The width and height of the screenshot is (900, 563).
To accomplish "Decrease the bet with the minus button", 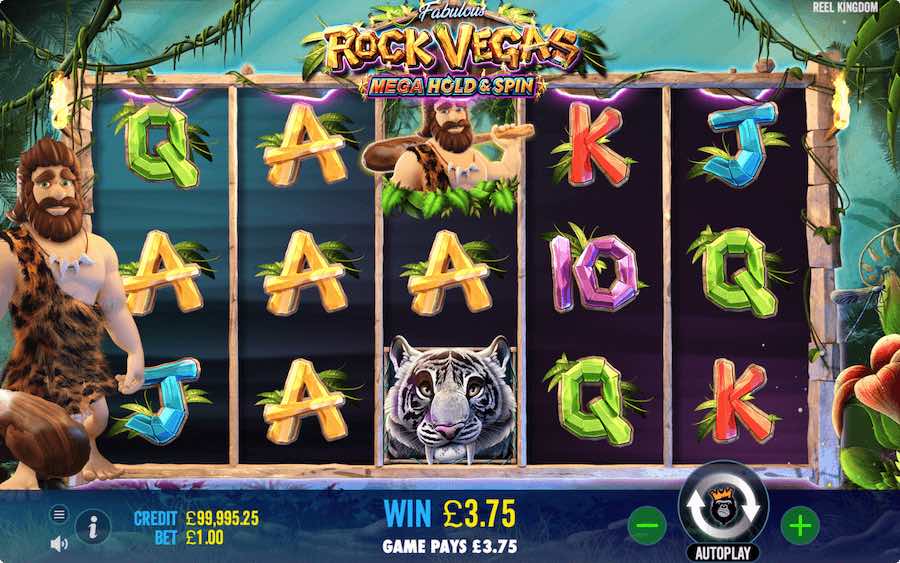I will click(646, 523).
